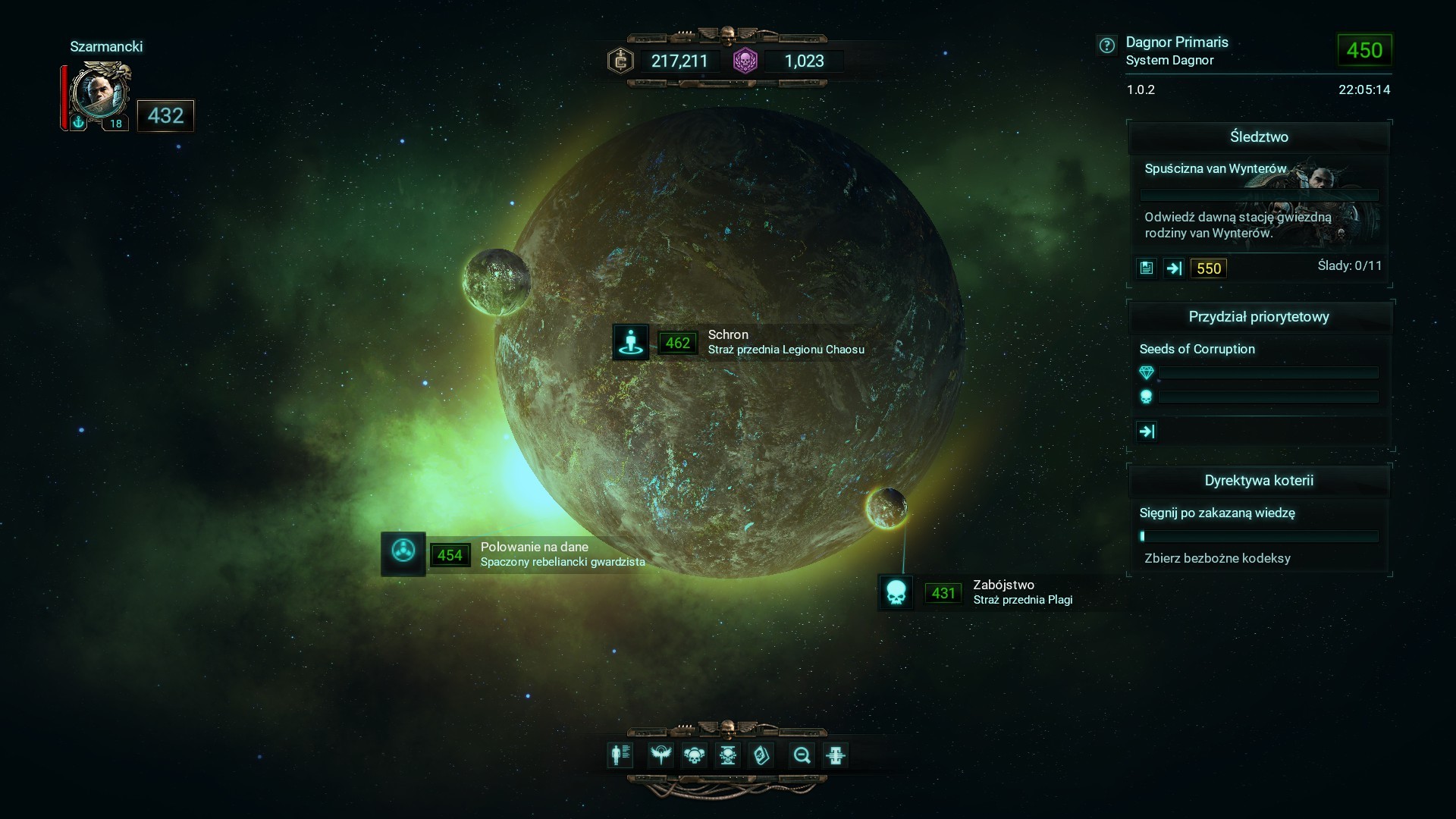
Task: Open the winged emblem menu
Action: [661, 755]
